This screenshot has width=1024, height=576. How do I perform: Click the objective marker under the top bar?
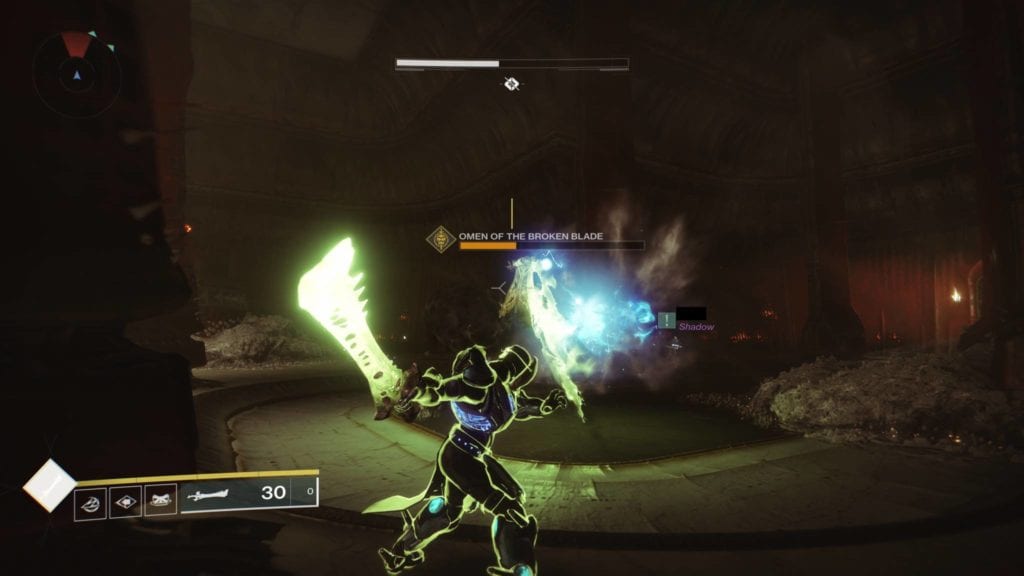click(x=512, y=85)
